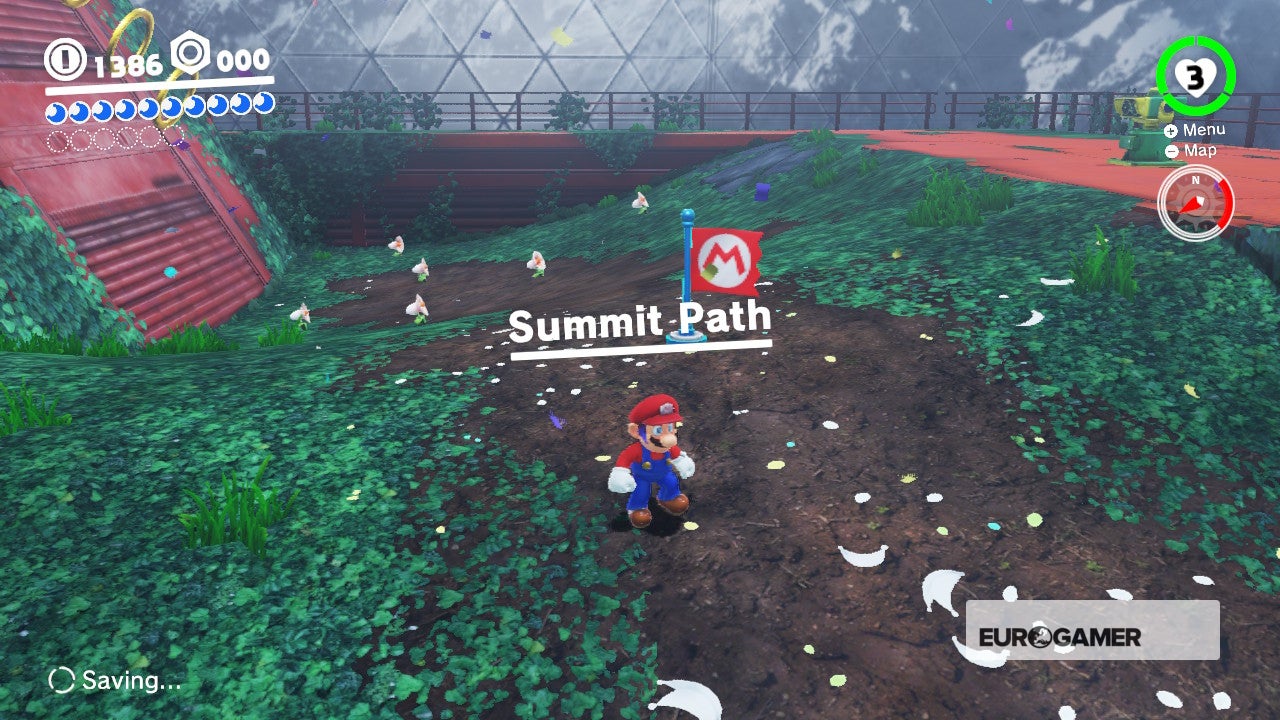Click the compass pointing north
1280x720 pixels.
[x=1194, y=202]
